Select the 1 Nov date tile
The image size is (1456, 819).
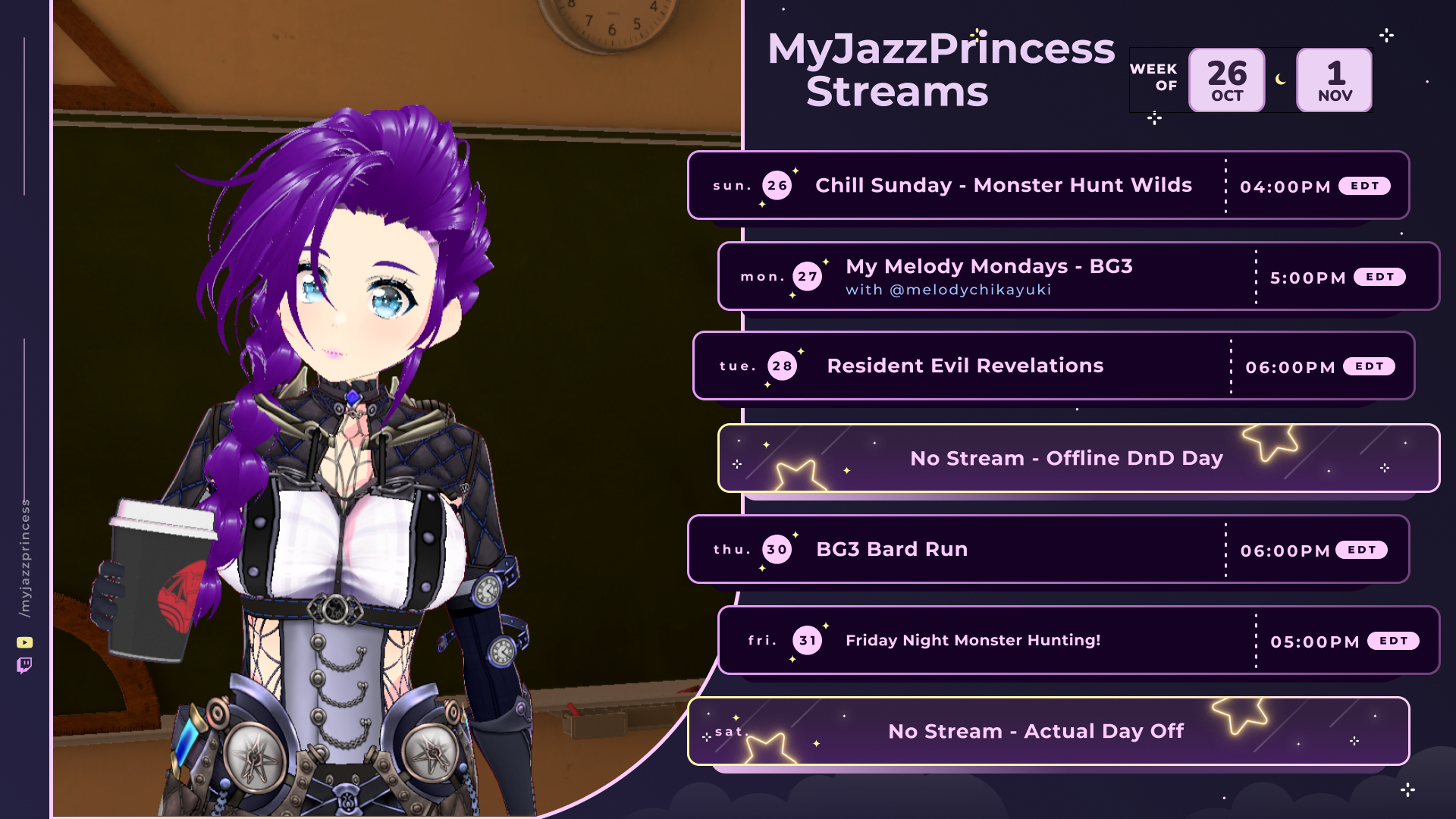[x=1335, y=80]
